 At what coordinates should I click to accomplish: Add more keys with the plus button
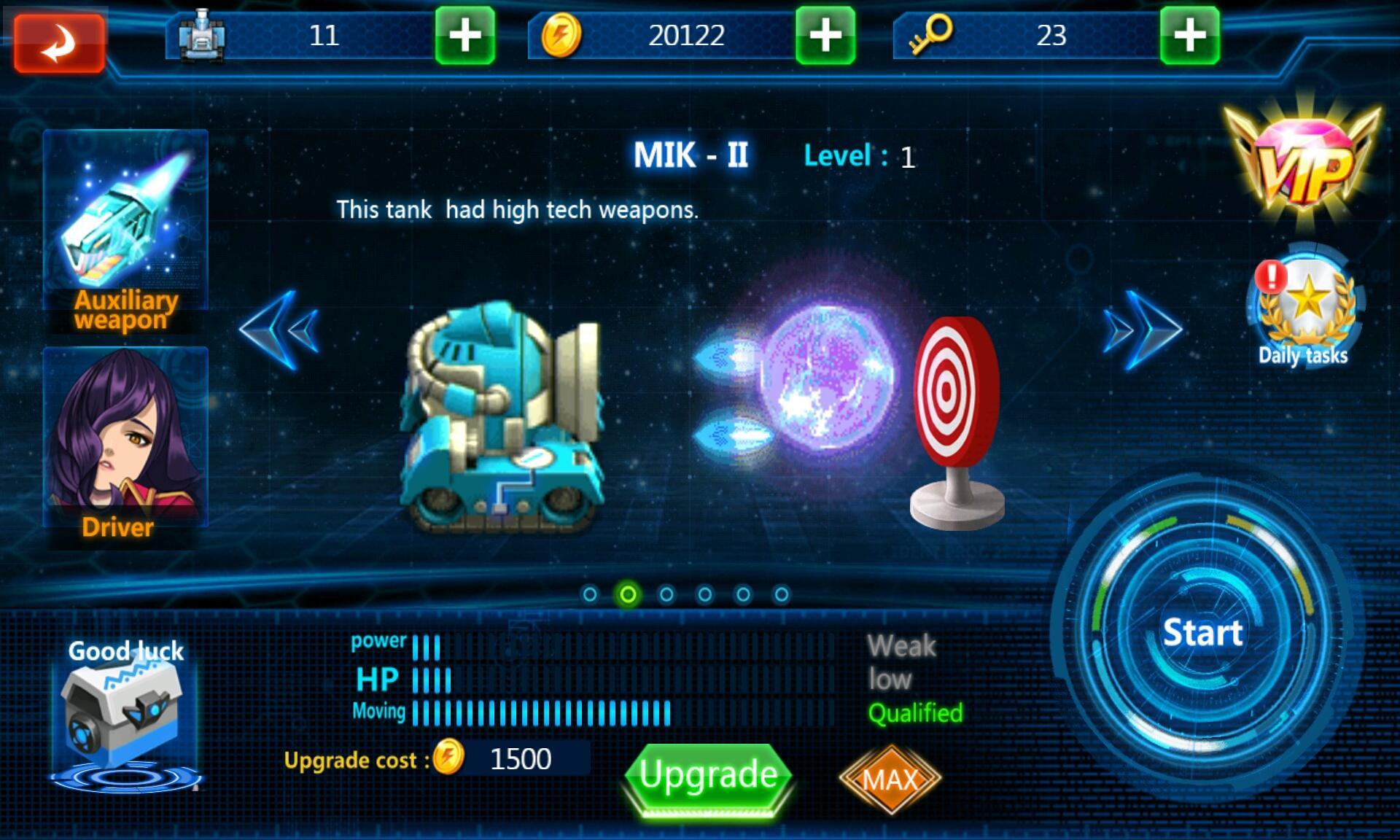click(1189, 36)
